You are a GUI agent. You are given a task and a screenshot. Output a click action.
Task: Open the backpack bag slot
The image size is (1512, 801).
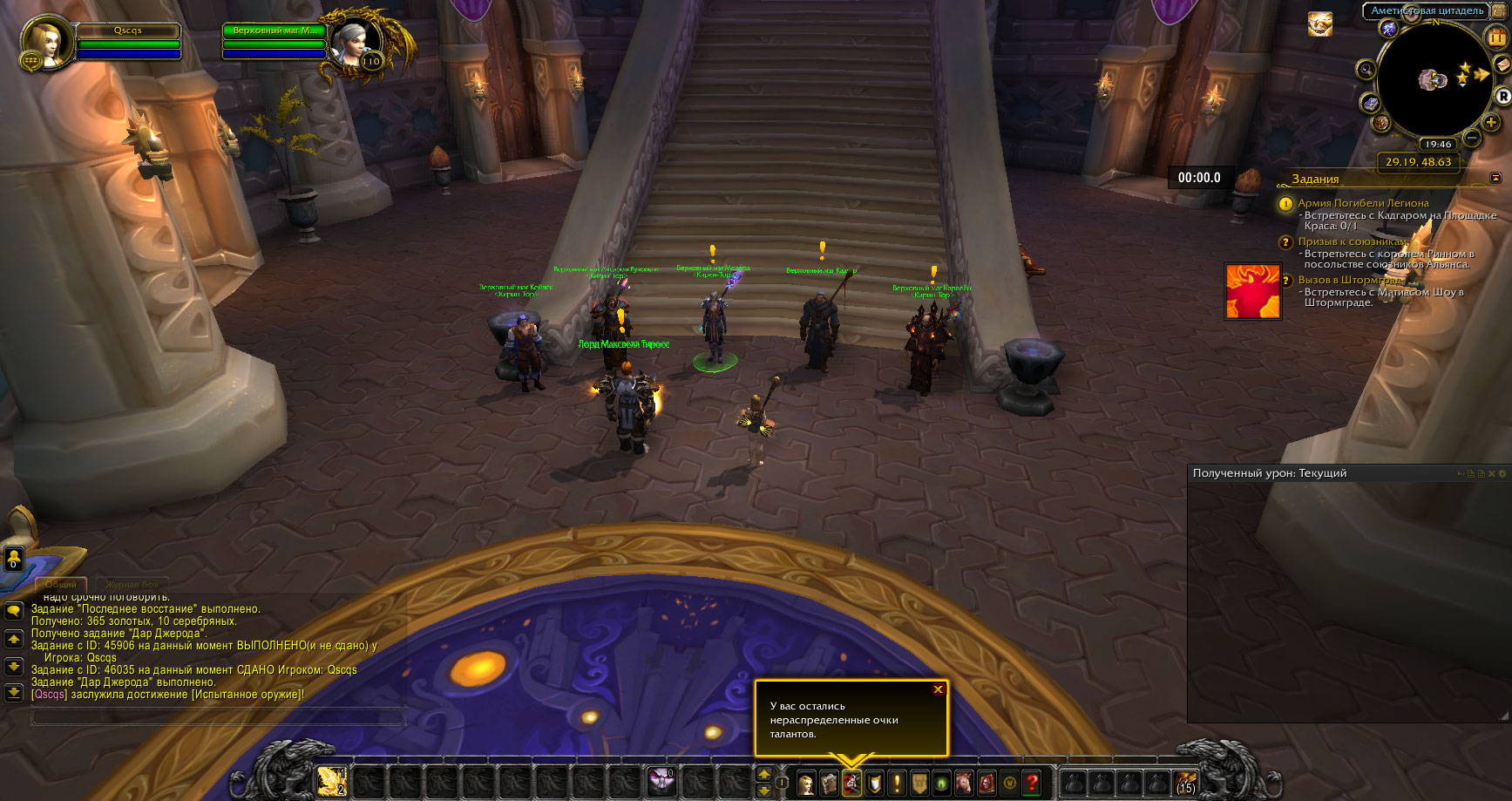click(1185, 783)
